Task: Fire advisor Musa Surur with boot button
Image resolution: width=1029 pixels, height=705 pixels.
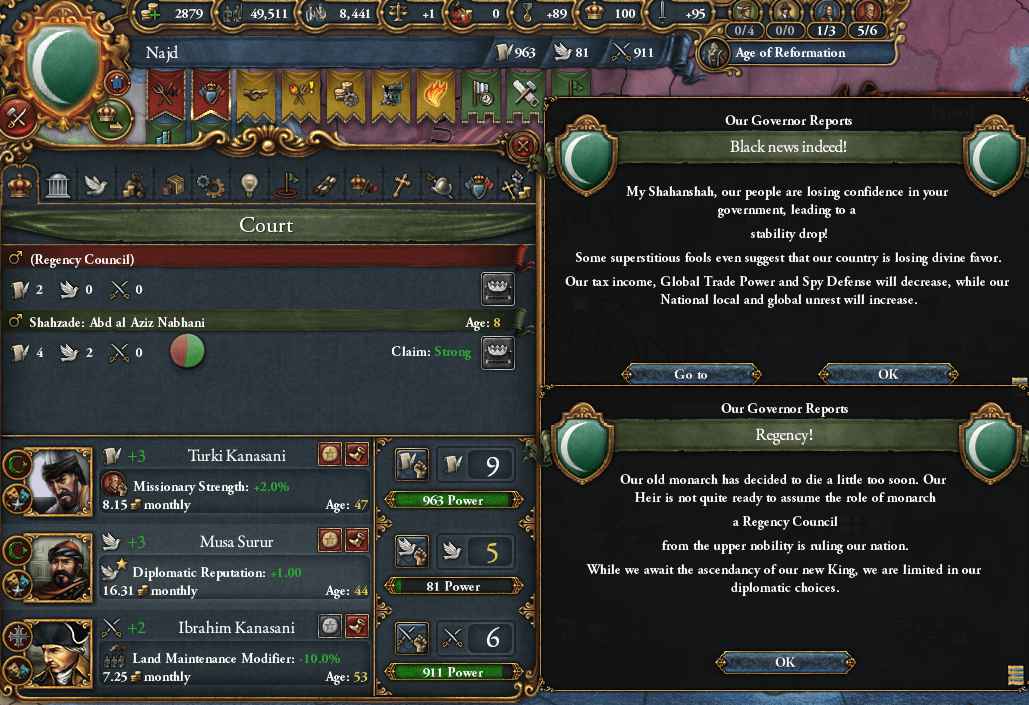Action: tap(357, 540)
